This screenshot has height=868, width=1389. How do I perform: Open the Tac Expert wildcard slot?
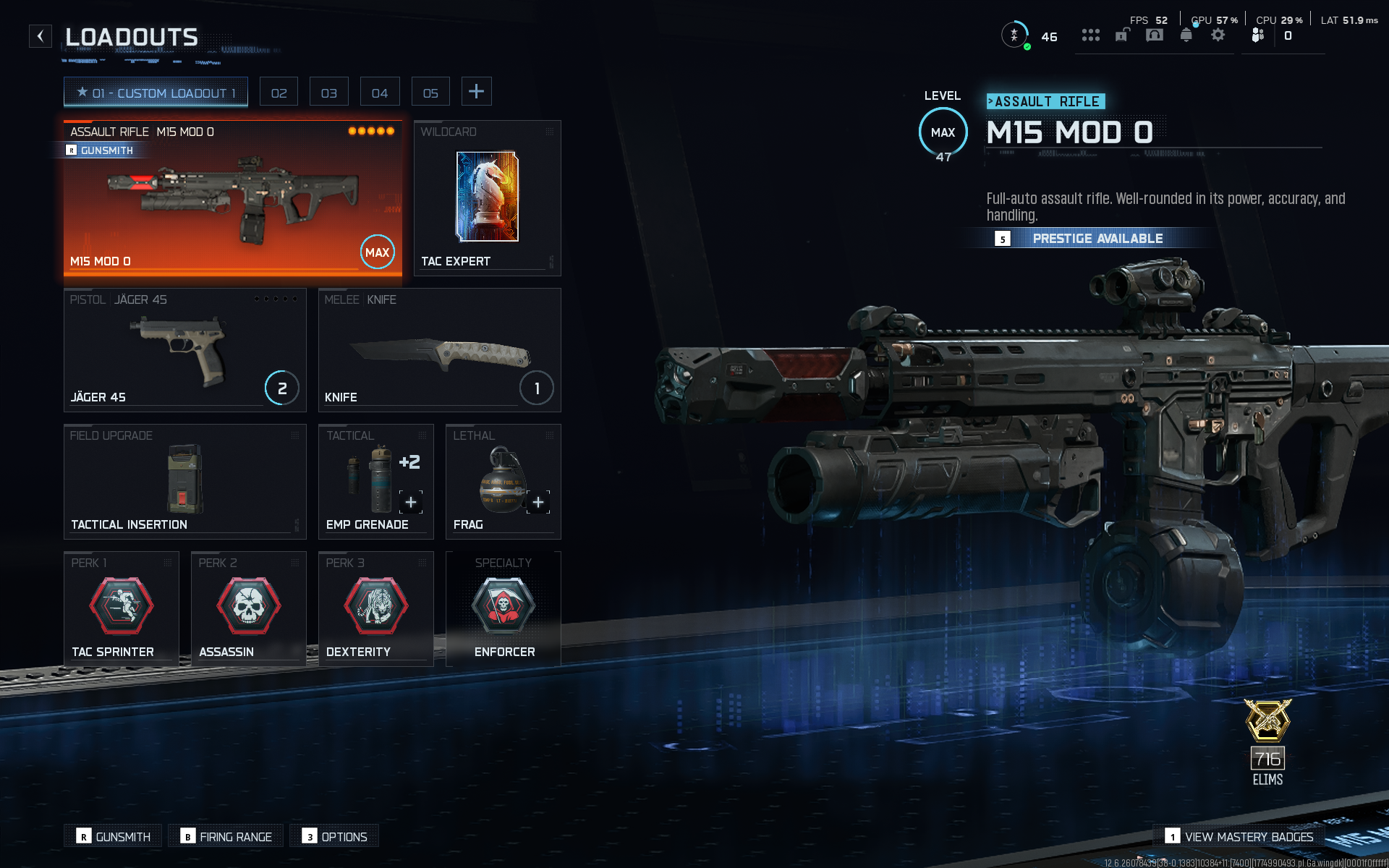coord(487,198)
